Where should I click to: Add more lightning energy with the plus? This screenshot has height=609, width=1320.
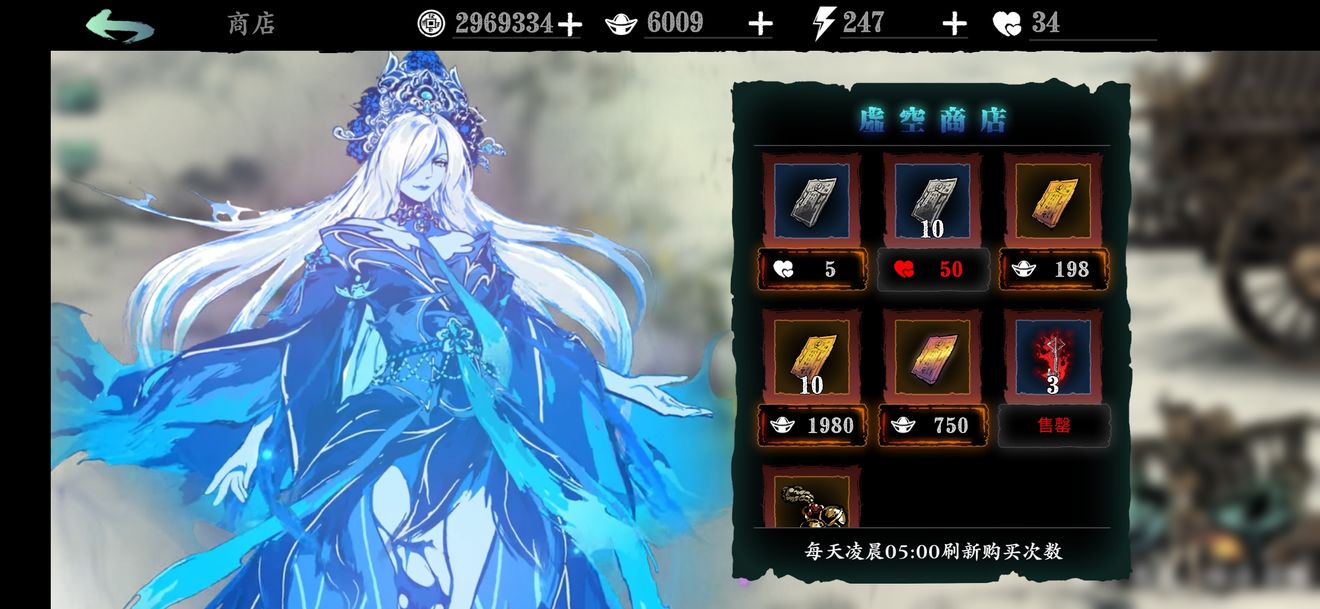(x=955, y=24)
